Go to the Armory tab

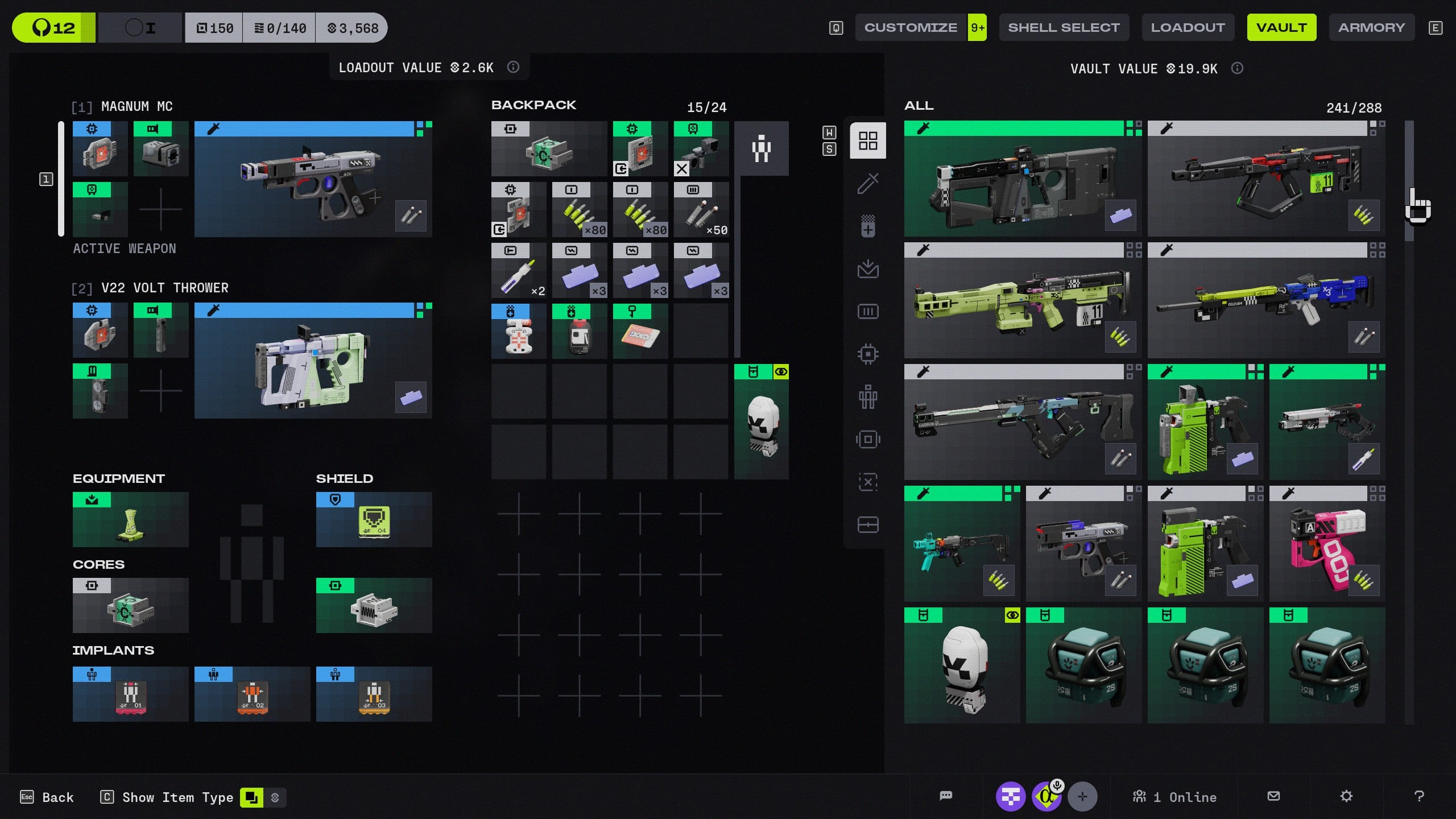tap(1371, 27)
